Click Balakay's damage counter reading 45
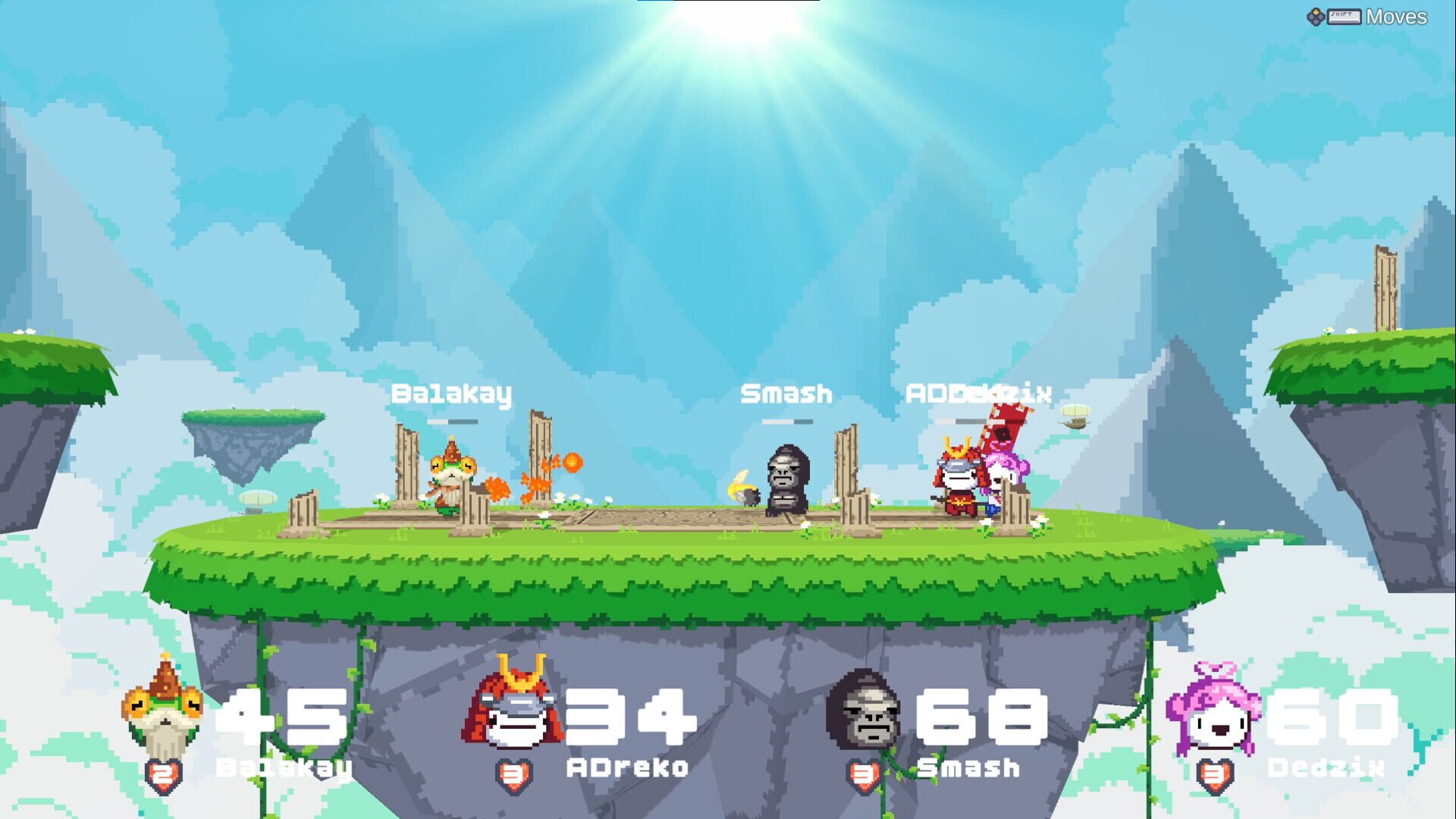The height and width of the screenshot is (819, 1456). pos(284,718)
